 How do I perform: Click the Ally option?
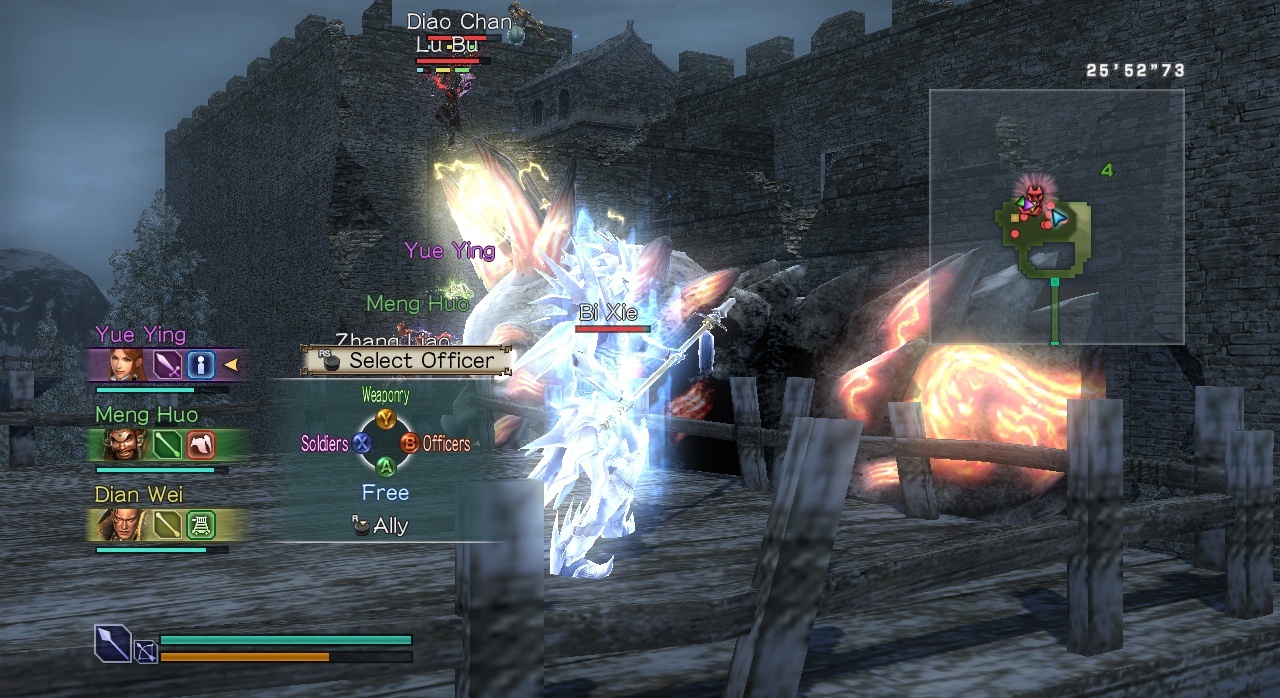click(x=381, y=526)
